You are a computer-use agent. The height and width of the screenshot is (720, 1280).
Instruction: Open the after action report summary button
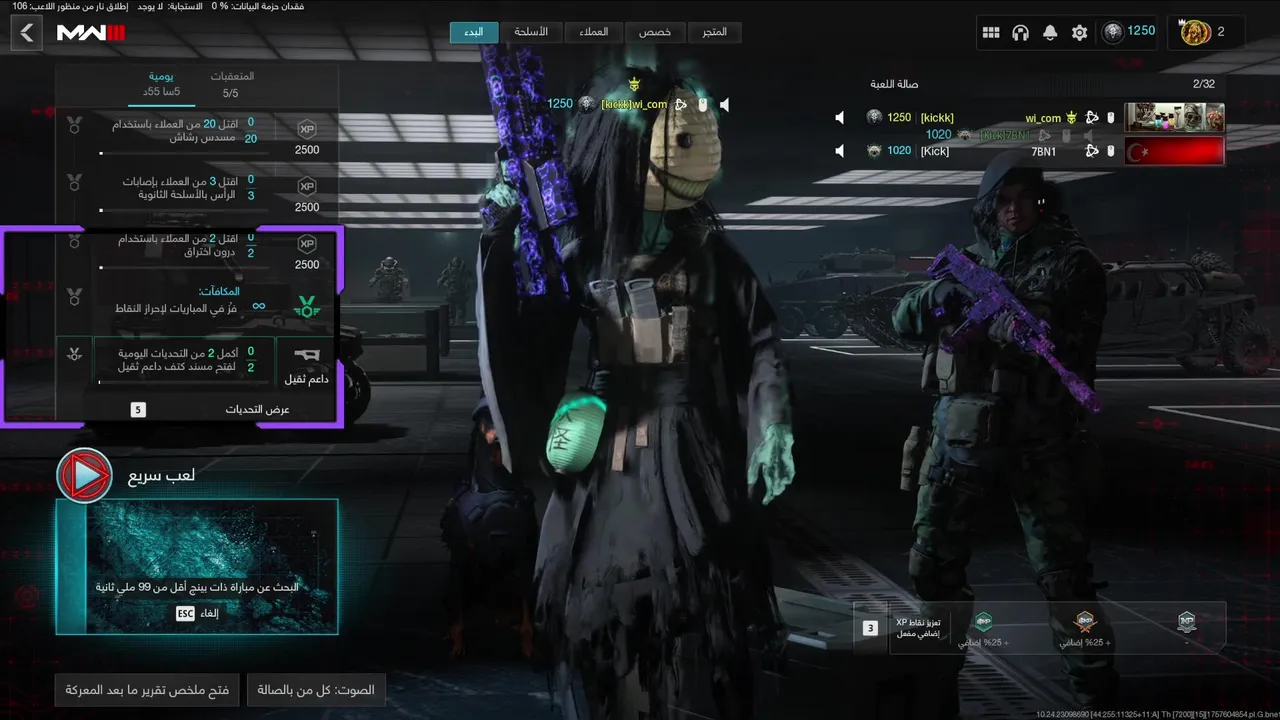(x=147, y=690)
